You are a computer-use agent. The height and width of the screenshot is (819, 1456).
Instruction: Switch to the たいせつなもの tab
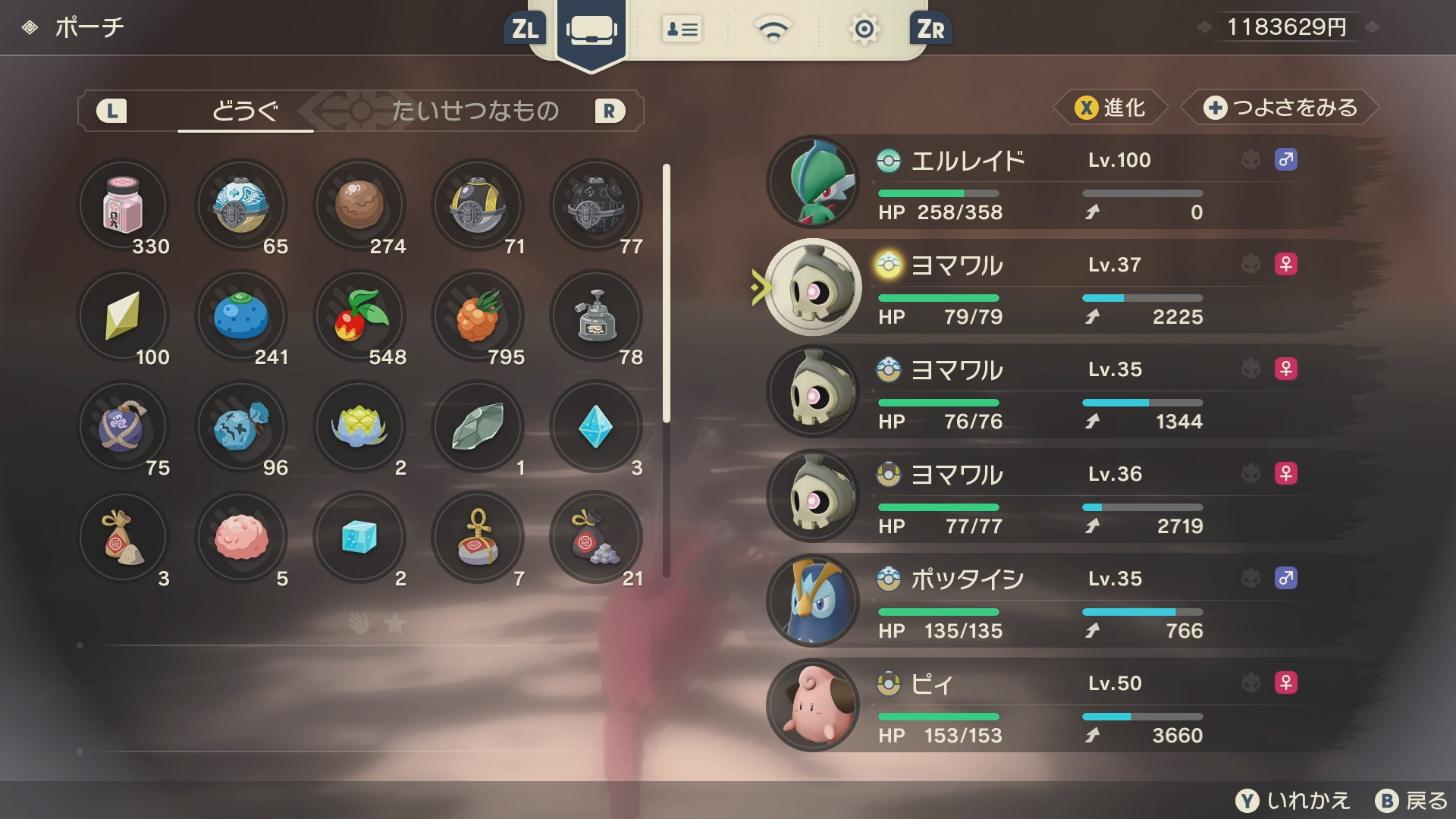click(475, 111)
